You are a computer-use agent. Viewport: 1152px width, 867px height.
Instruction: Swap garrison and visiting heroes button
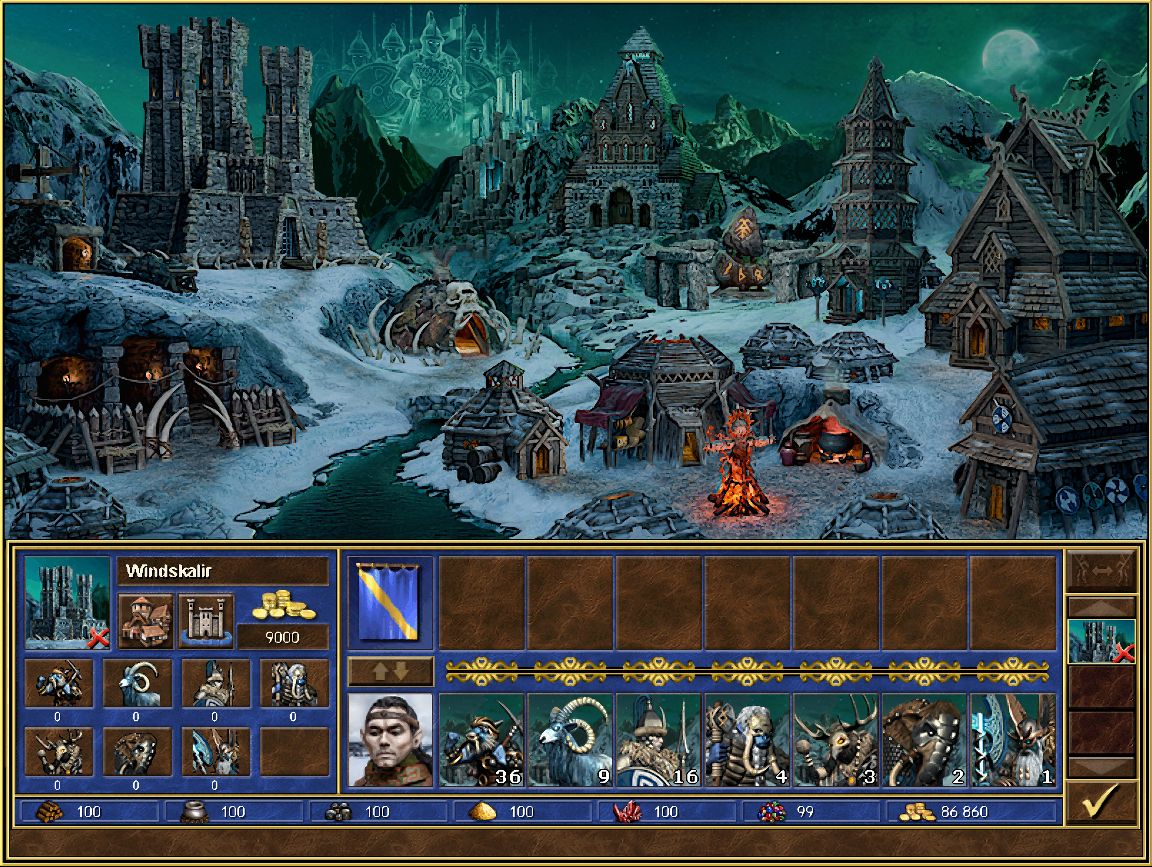click(1102, 570)
